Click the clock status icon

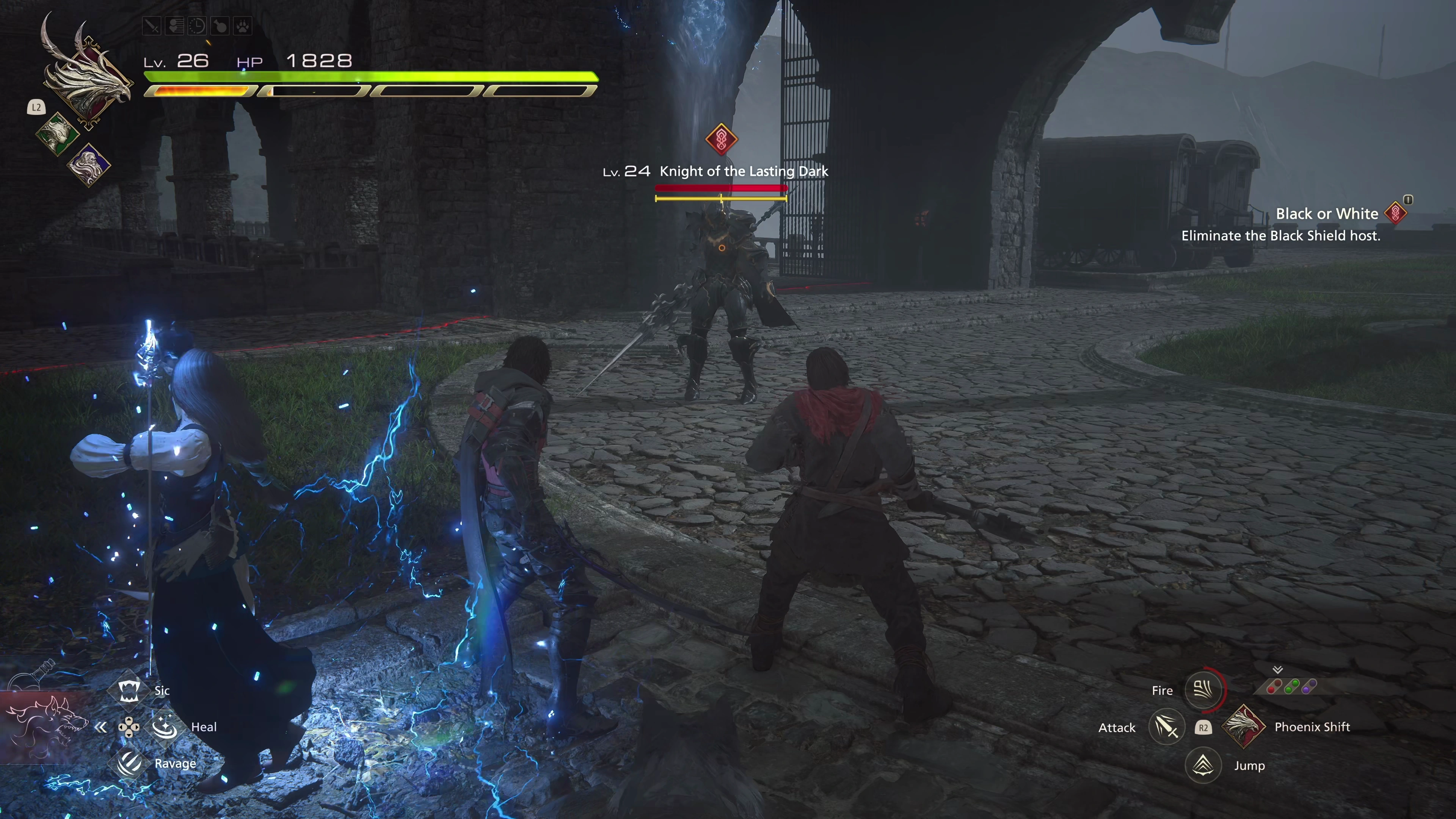click(x=197, y=26)
